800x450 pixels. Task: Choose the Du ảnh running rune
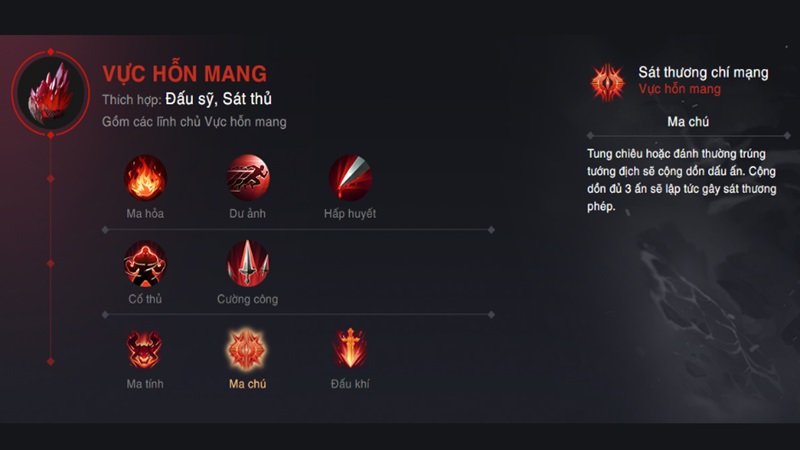[247, 178]
